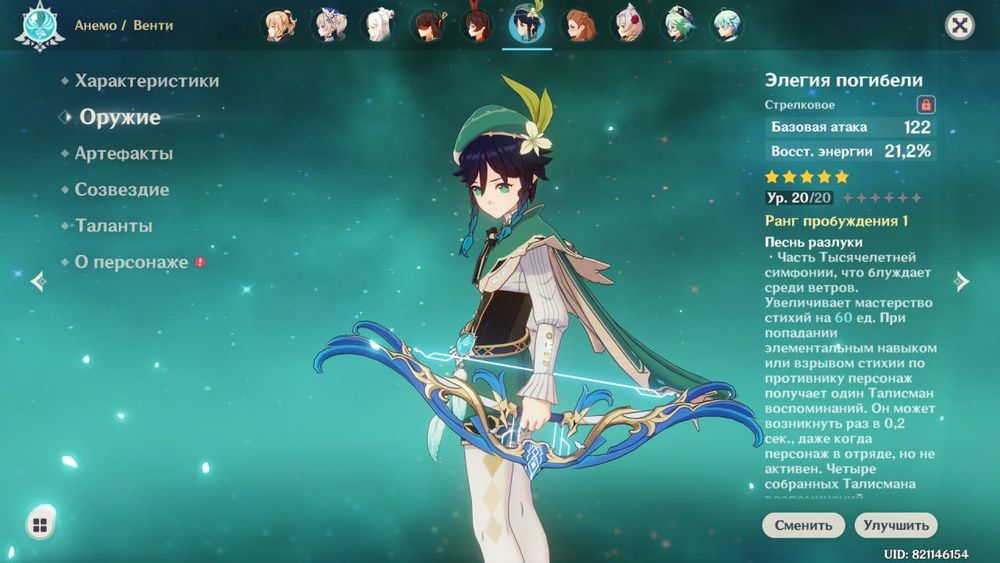Open the grid menu icon in bottom-left corner
The image size is (1000, 563).
pyautogui.click(x=40, y=525)
